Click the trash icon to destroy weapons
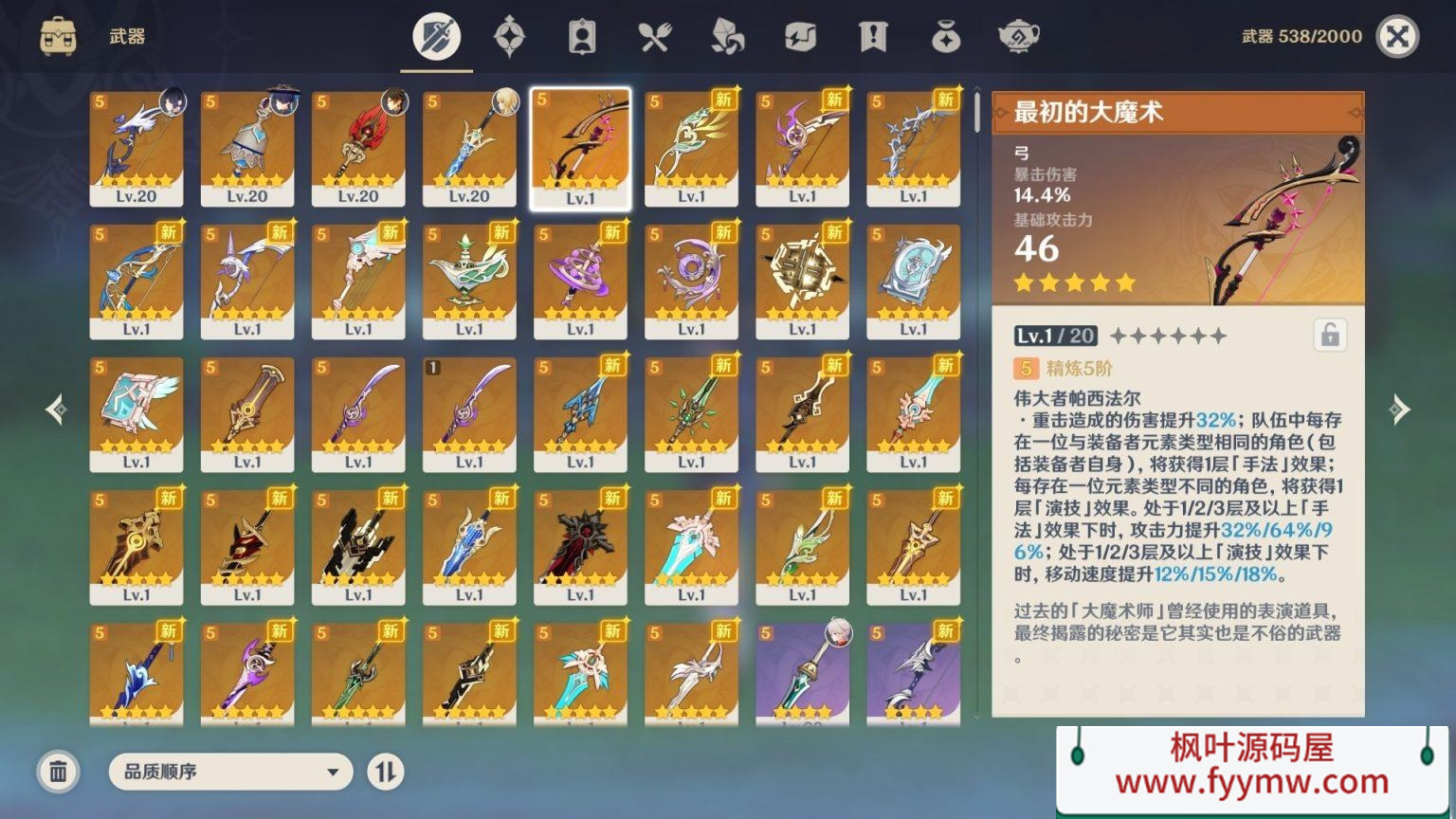1456x819 pixels. (x=59, y=772)
